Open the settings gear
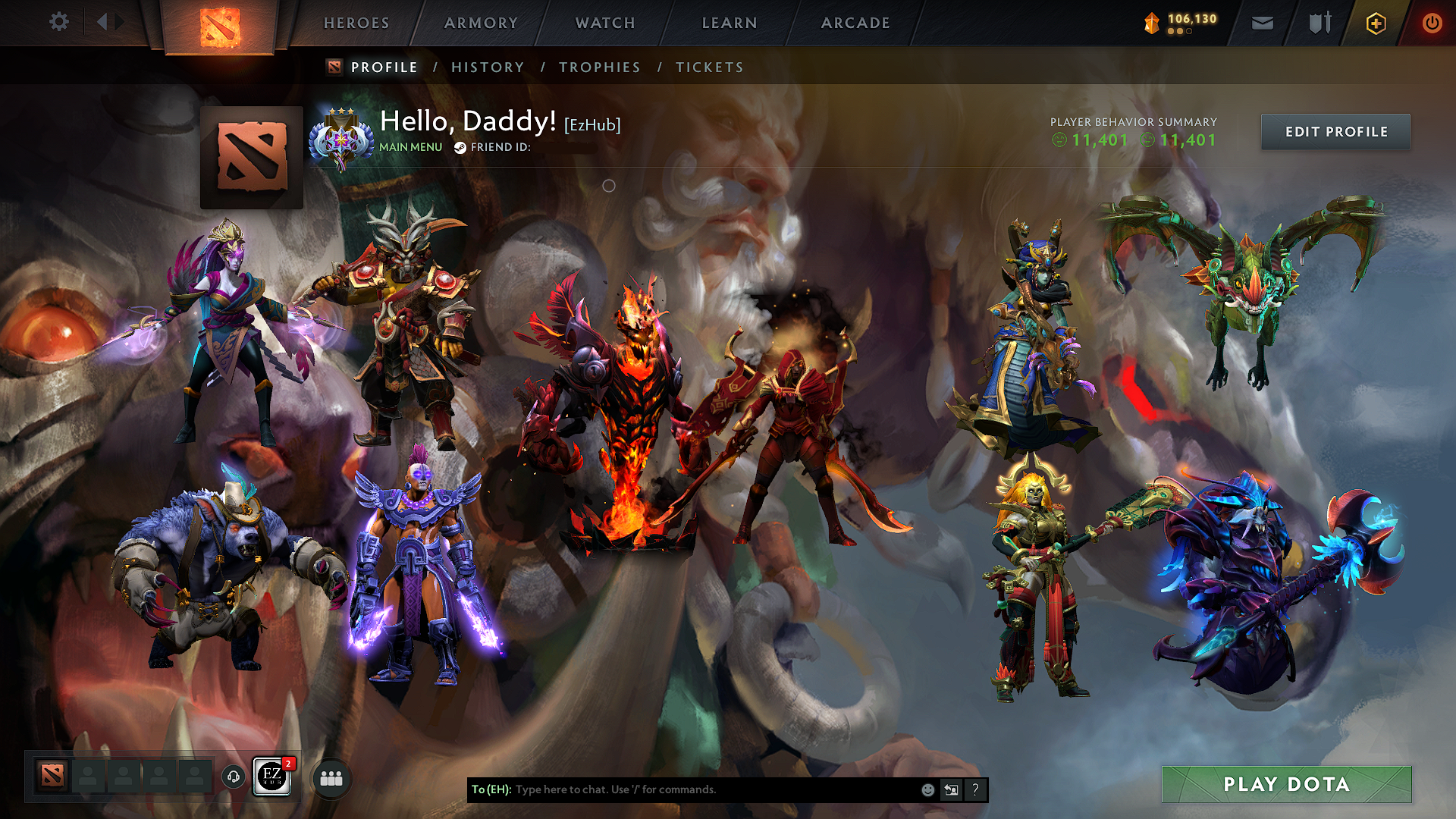1456x819 pixels. 58,22
